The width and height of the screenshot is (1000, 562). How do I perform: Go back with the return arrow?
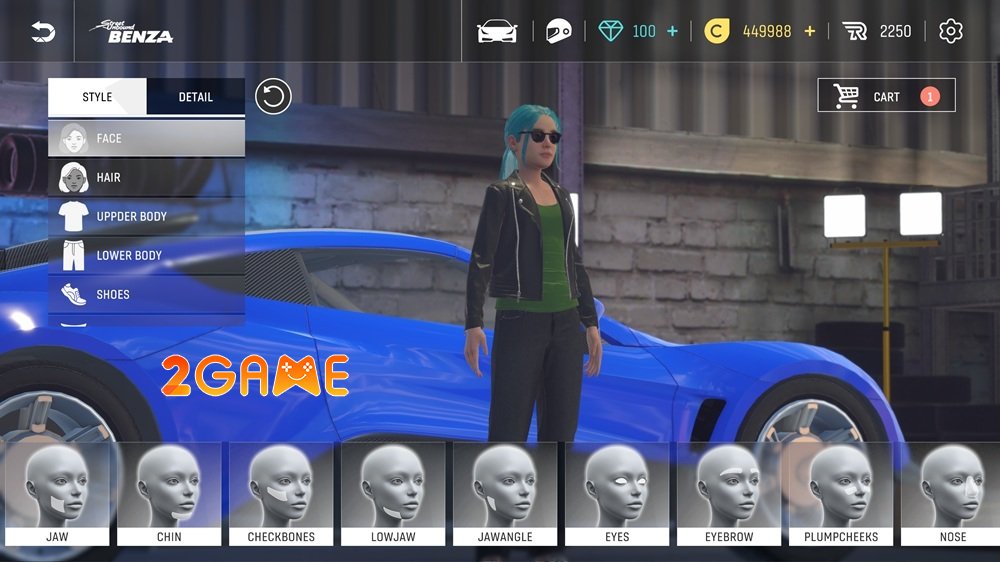pyautogui.click(x=43, y=32)
